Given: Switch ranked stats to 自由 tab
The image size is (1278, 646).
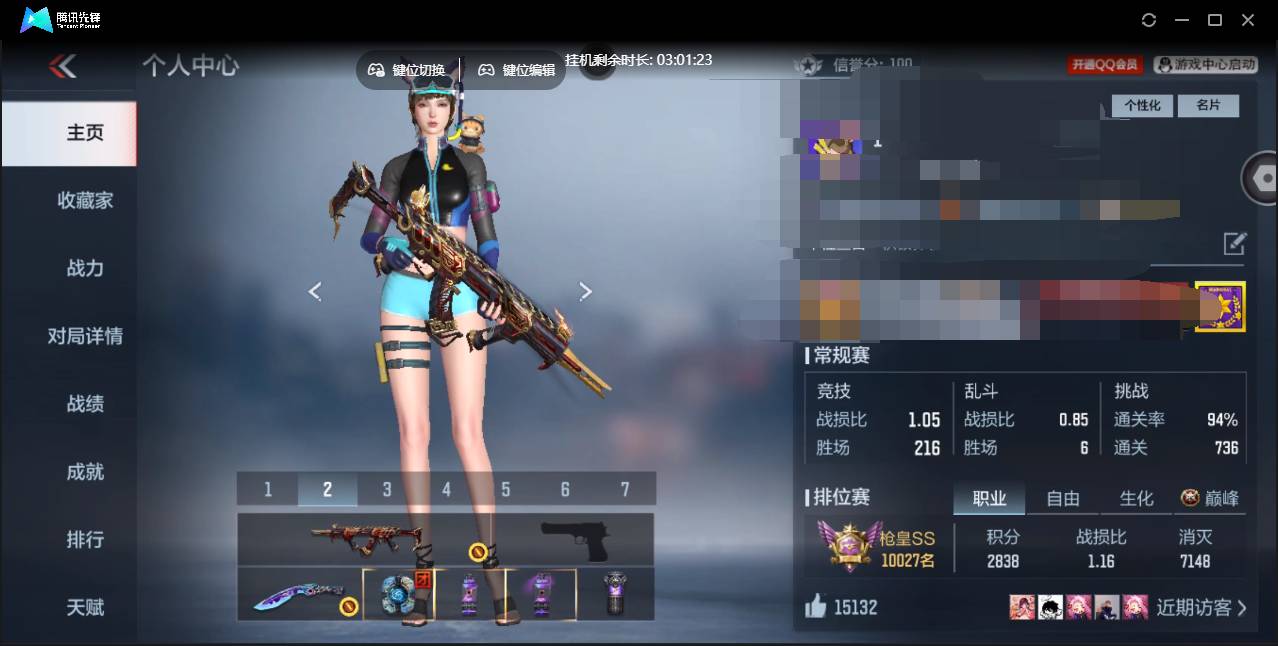Looking at the screenshot, I should (1063, 498).
